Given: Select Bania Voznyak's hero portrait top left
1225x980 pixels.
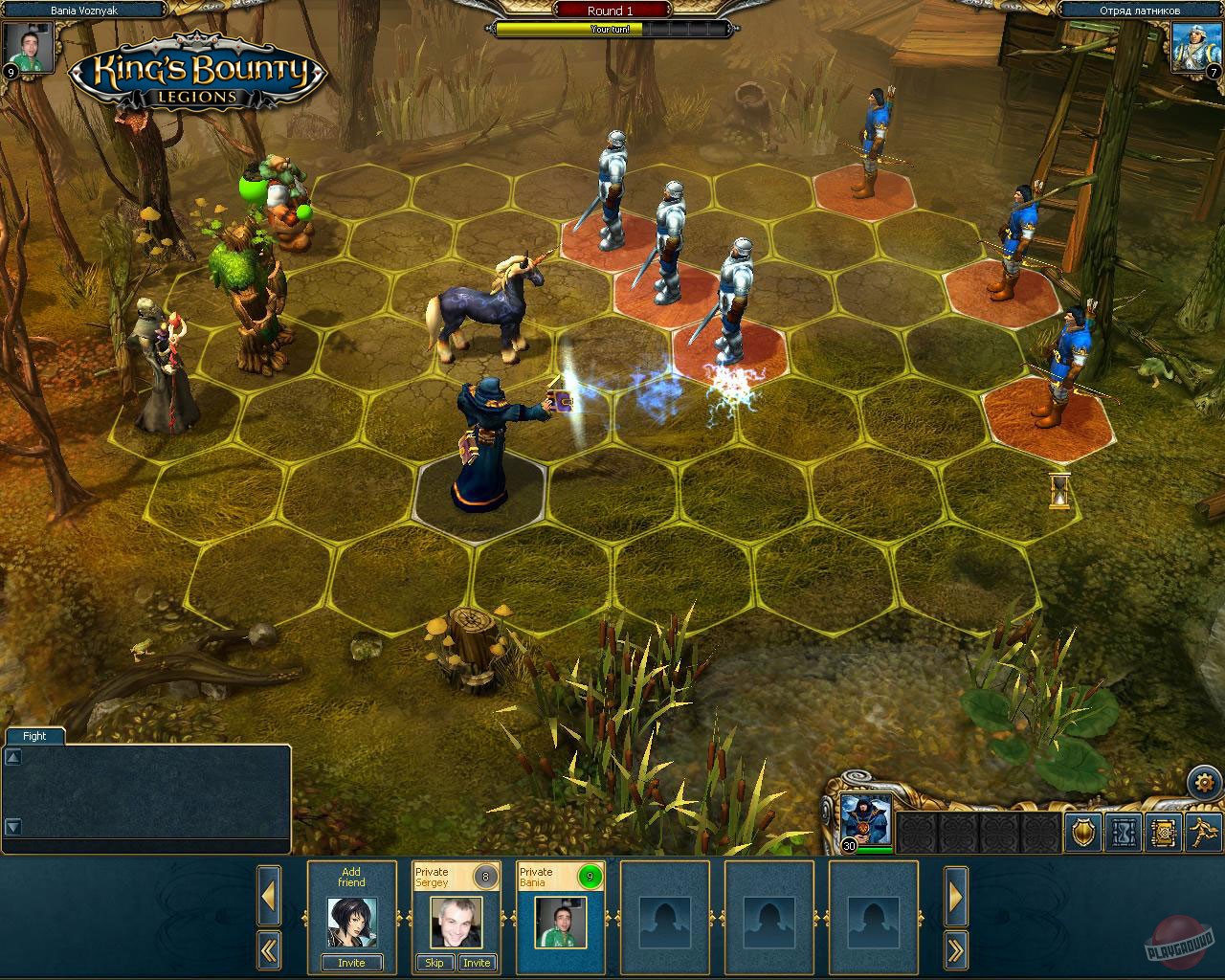Looking at the screenshot, I should coord(27,45).
